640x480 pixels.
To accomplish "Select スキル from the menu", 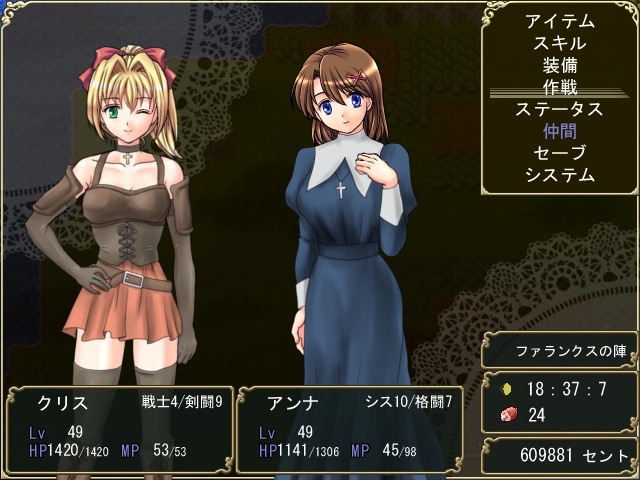I will point(559,43).
